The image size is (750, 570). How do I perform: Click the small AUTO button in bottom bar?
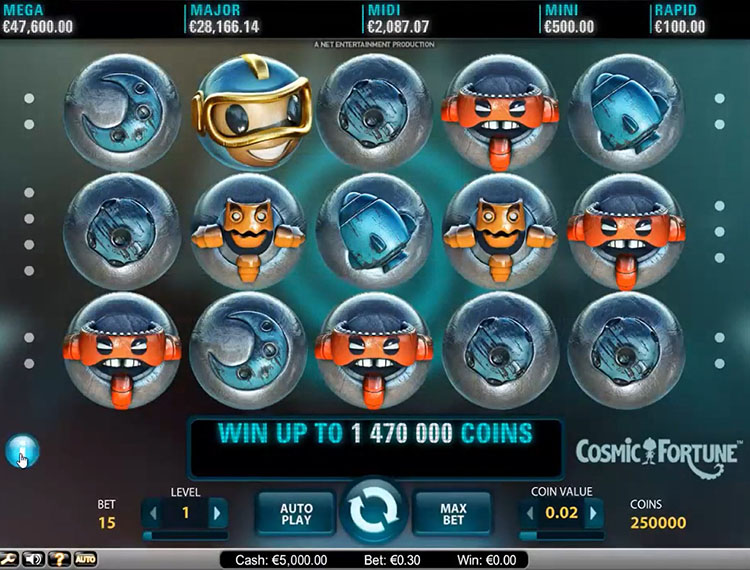pos(85,559)
